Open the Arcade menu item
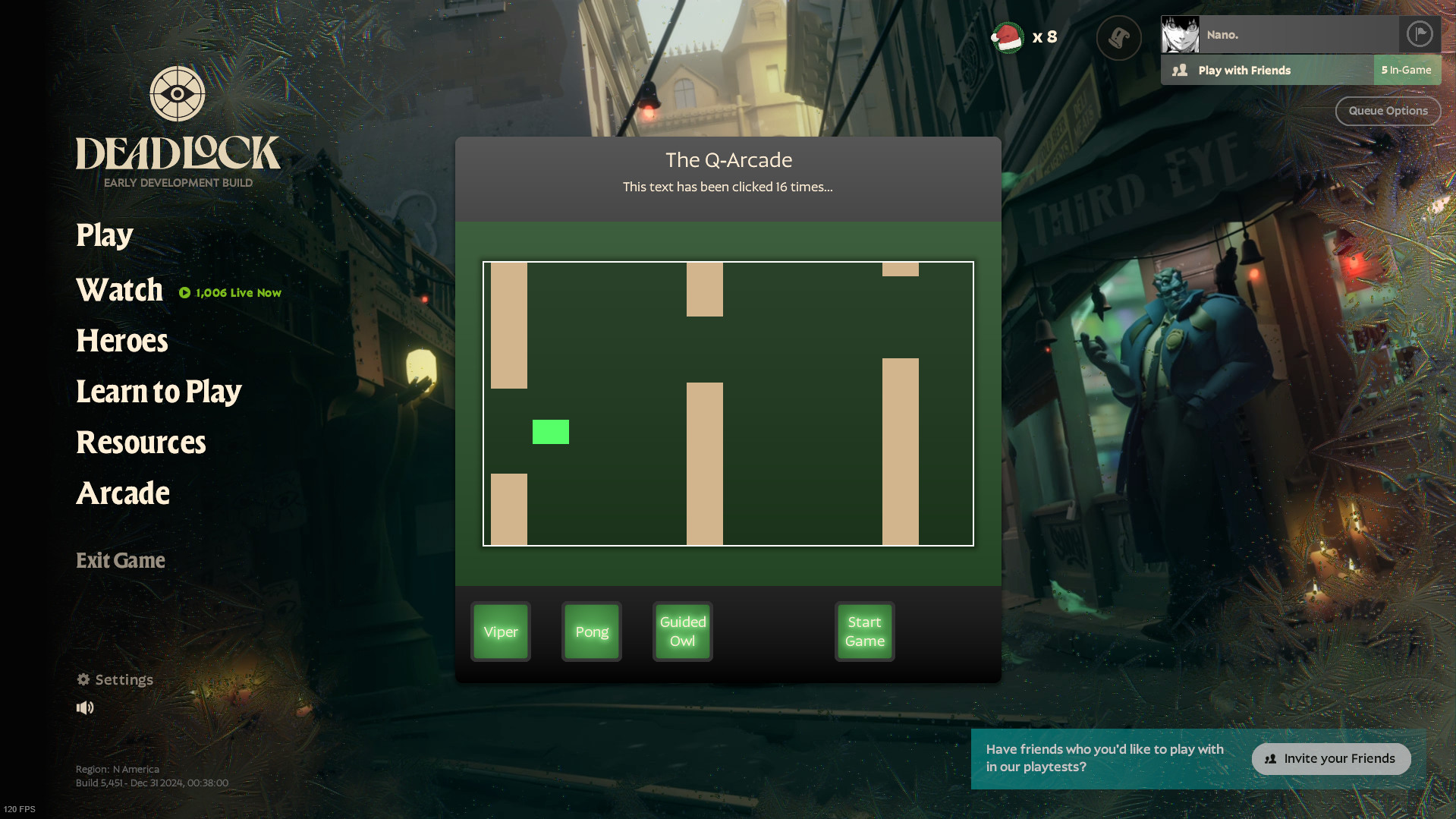 (122, 493)
